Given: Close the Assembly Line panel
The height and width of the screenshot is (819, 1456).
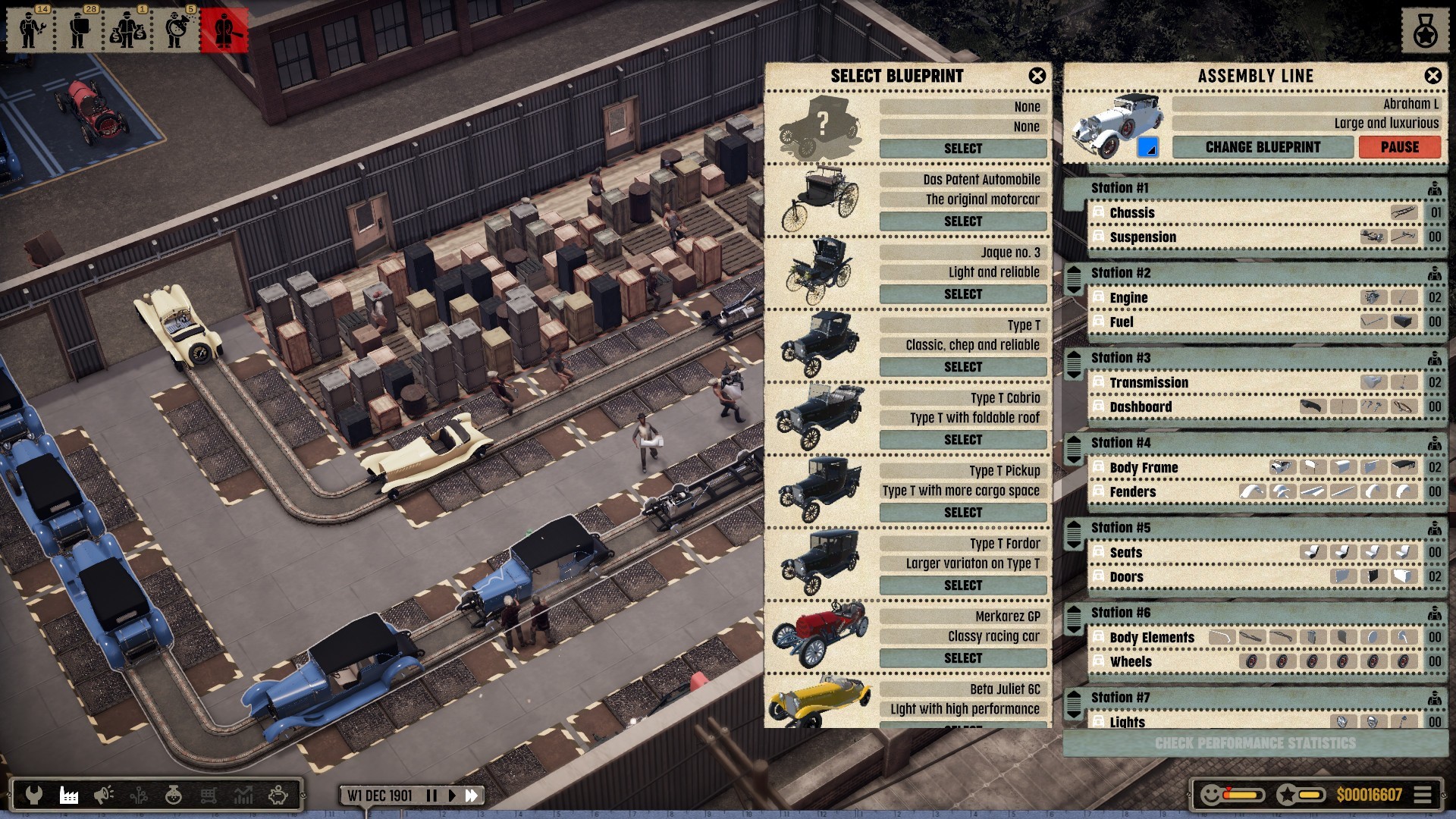Looking at the screenshot, I should tap(1432, 76).
